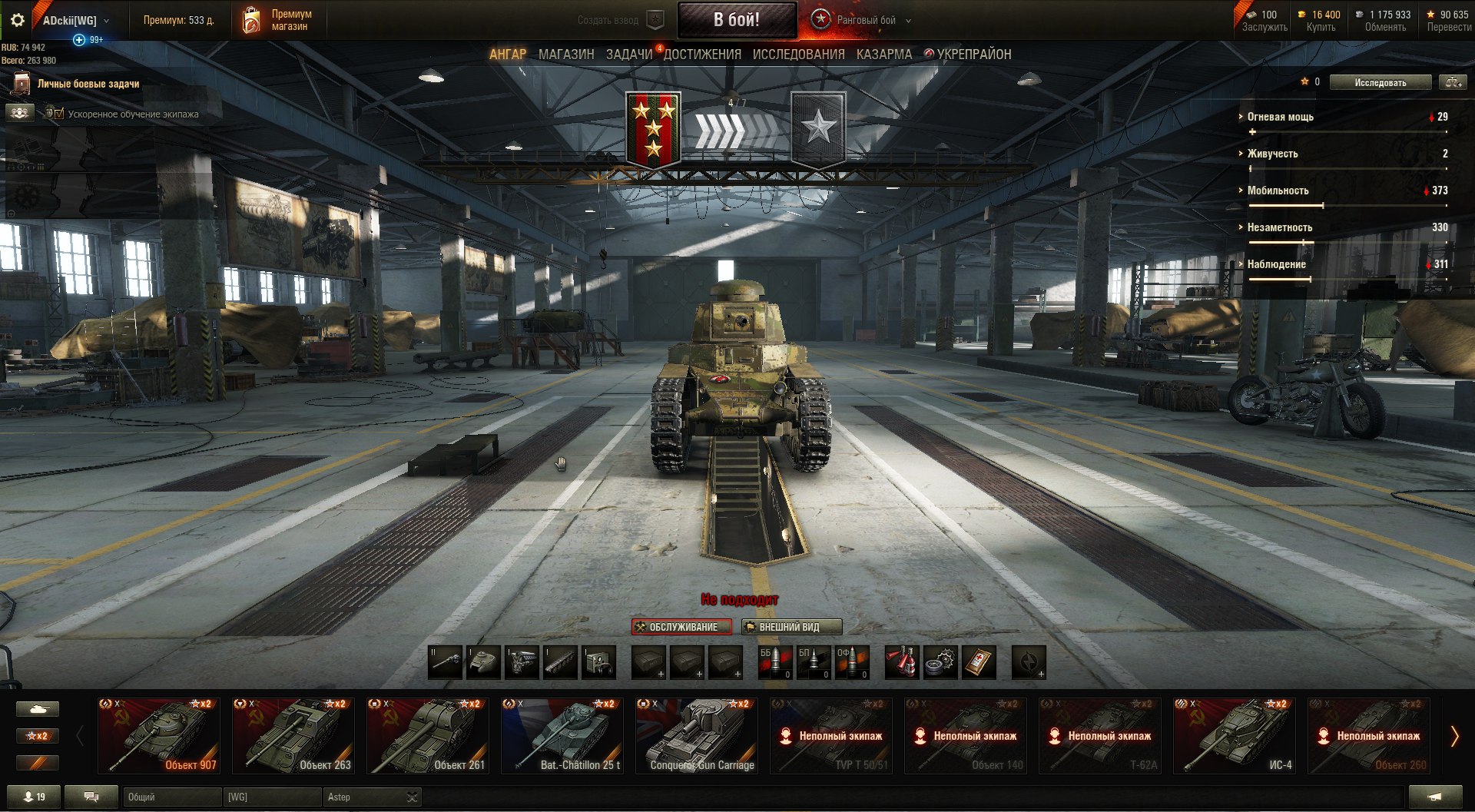Toggle Ускоренное обучение экипажа checkbox
Screen dimensions: 1475x812
[59, 114]
